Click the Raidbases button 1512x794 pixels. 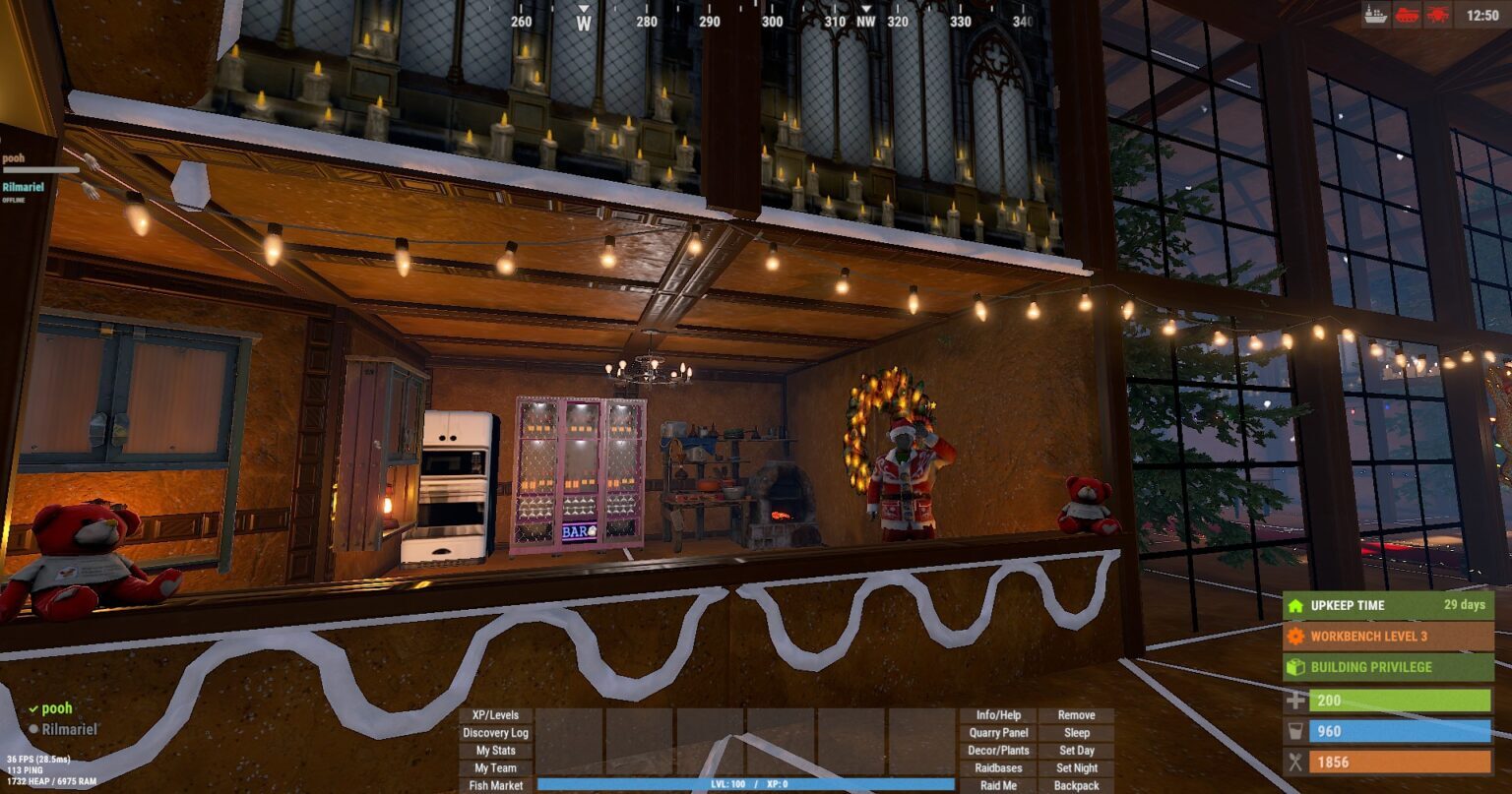tap(998, 768)
